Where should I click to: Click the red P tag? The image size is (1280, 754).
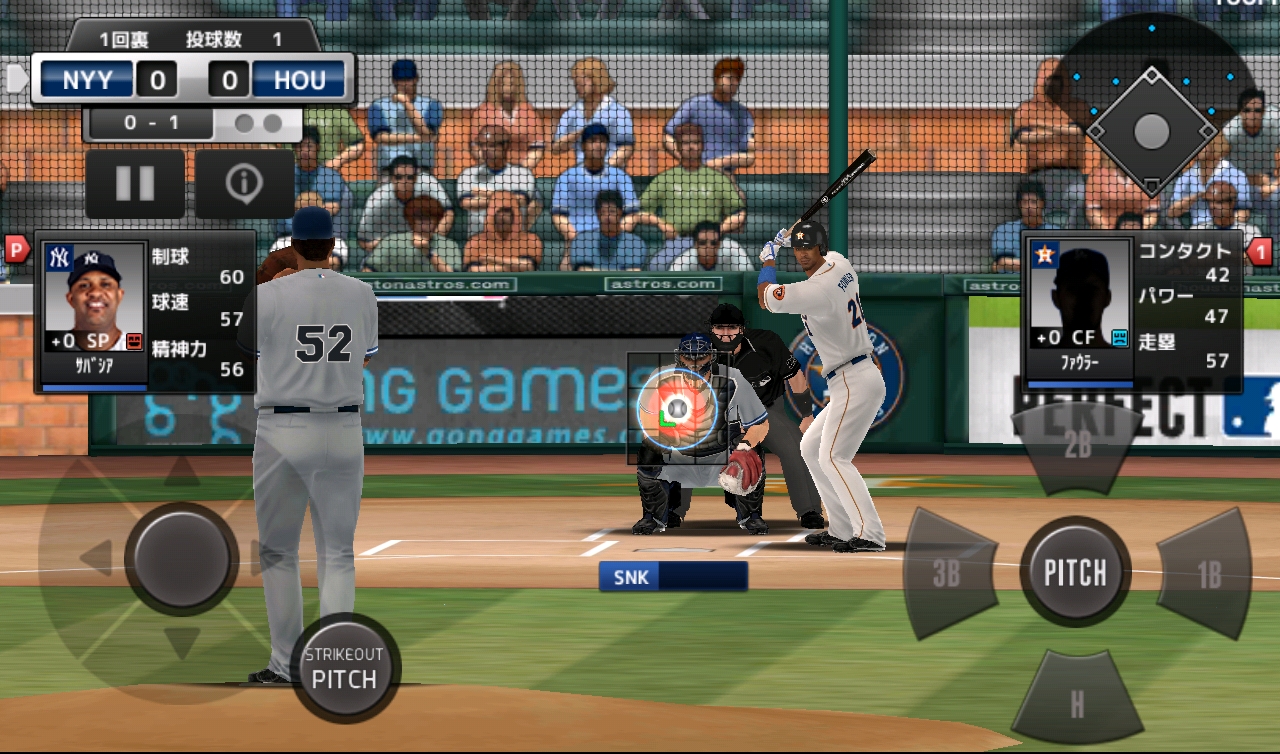point(17,248)
